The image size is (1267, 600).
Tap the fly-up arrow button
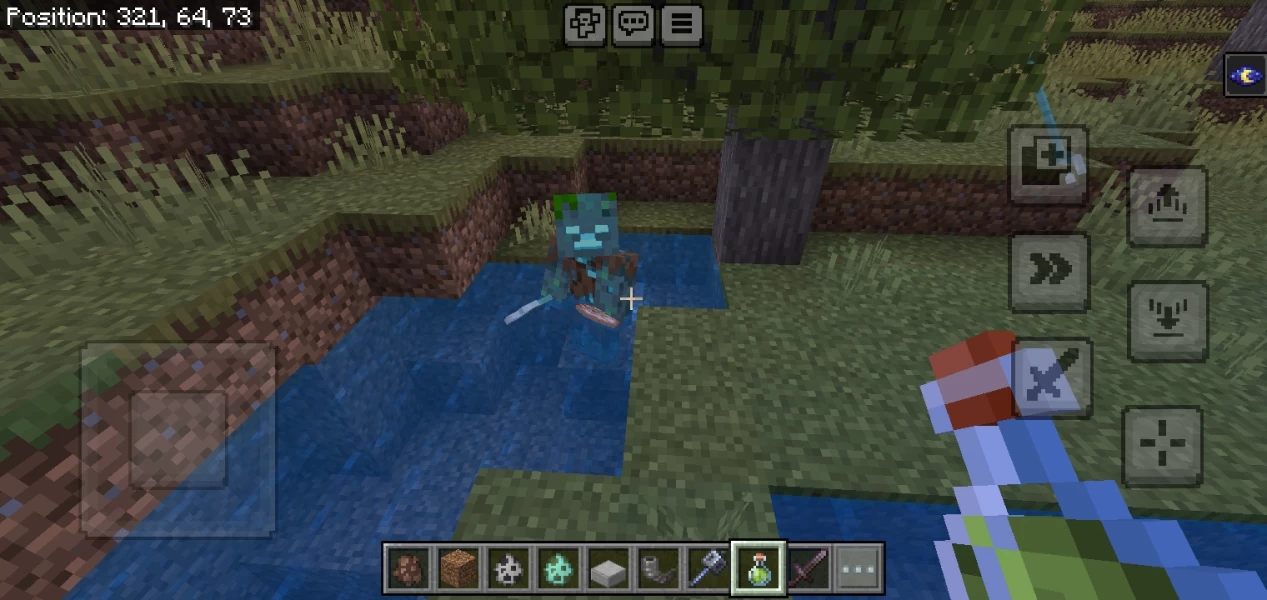click(1166, 207)
